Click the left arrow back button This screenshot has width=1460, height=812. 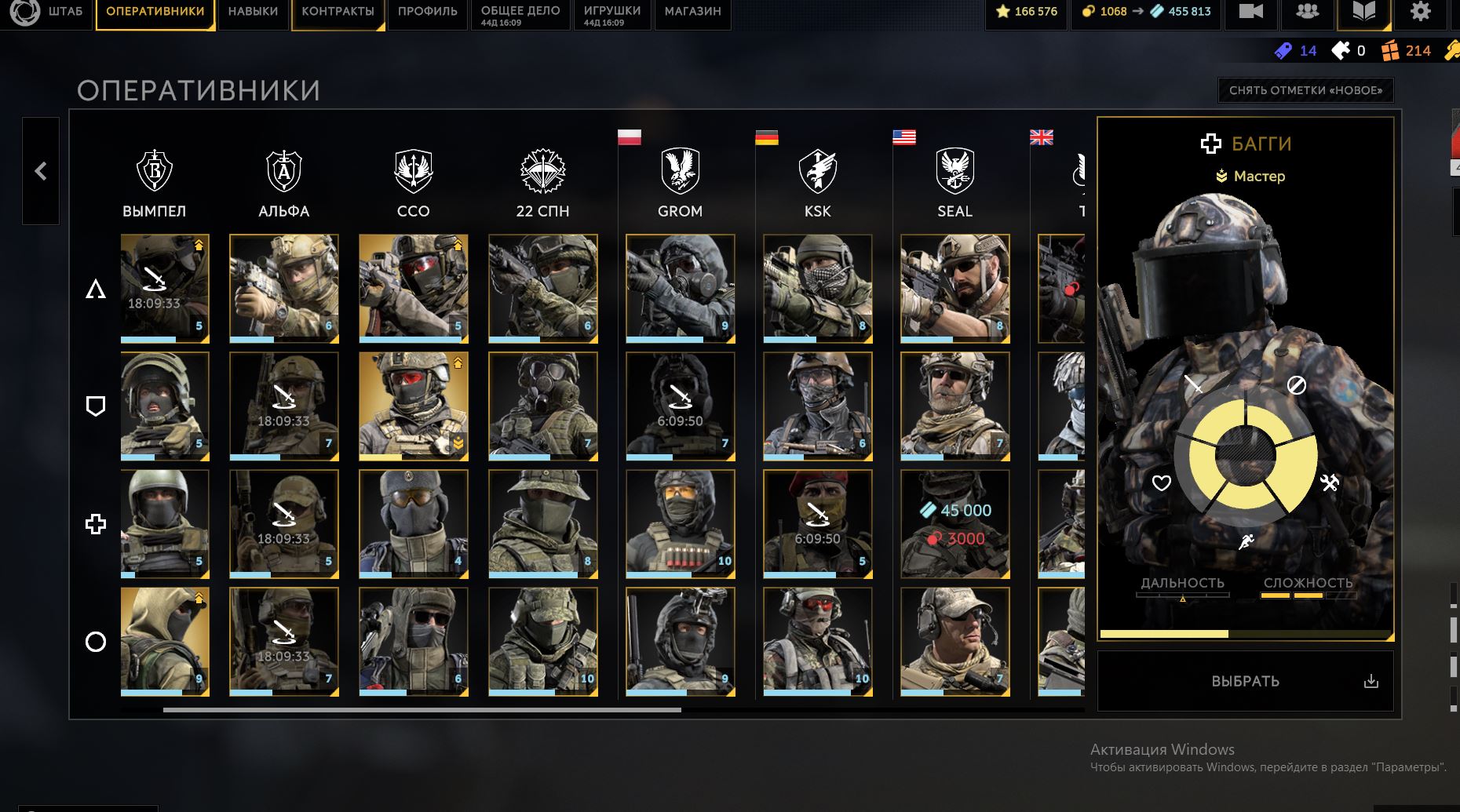pyautogui.click(x=41, y=171)
